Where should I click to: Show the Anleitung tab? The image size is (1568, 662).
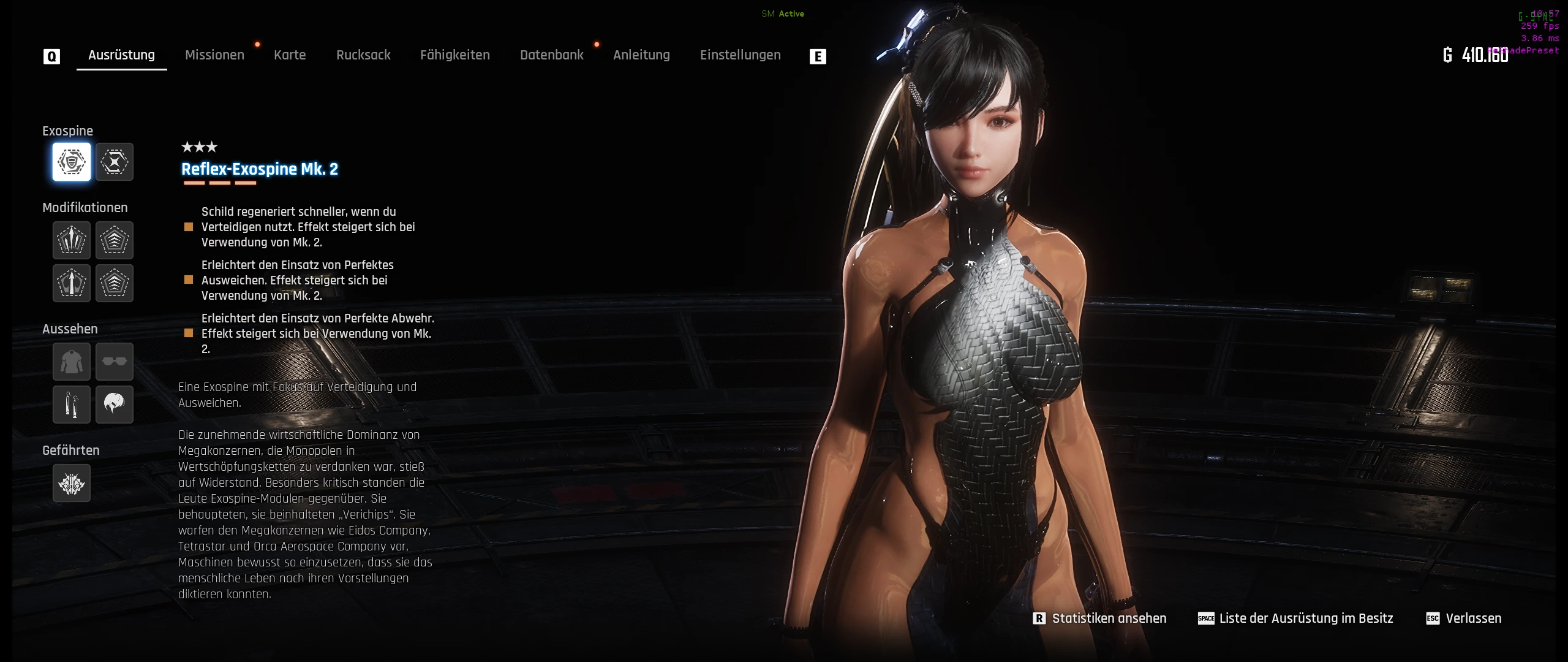coord(641,55)
